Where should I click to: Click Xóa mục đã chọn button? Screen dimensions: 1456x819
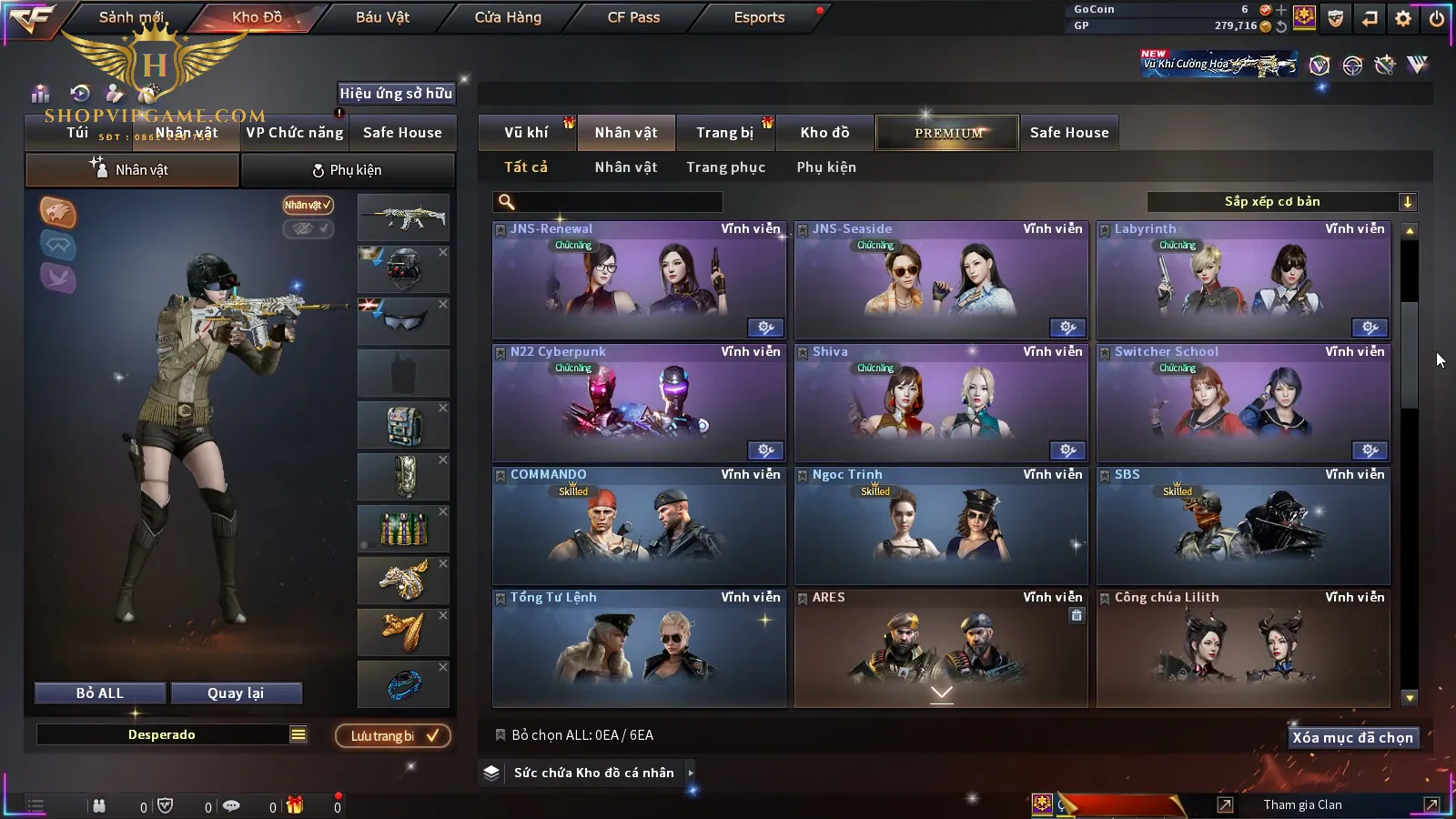pos(1352,738)
